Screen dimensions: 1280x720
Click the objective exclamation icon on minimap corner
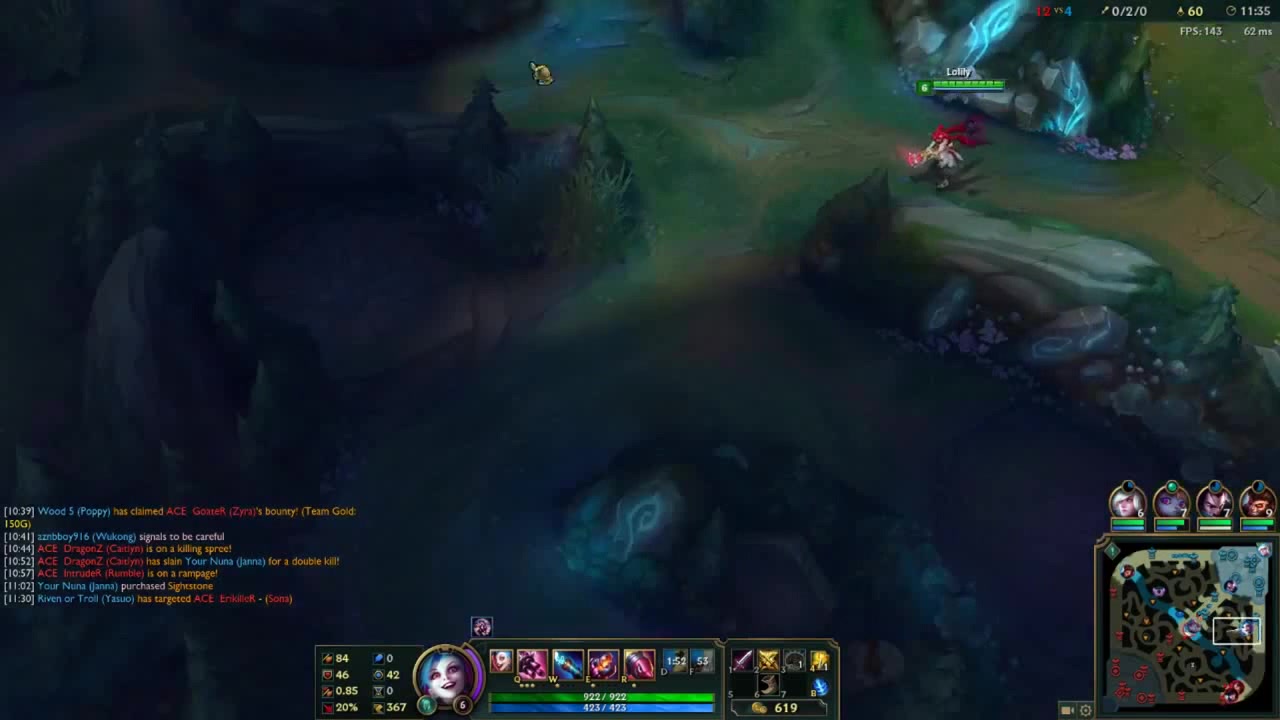click(x=1111, y=550)
